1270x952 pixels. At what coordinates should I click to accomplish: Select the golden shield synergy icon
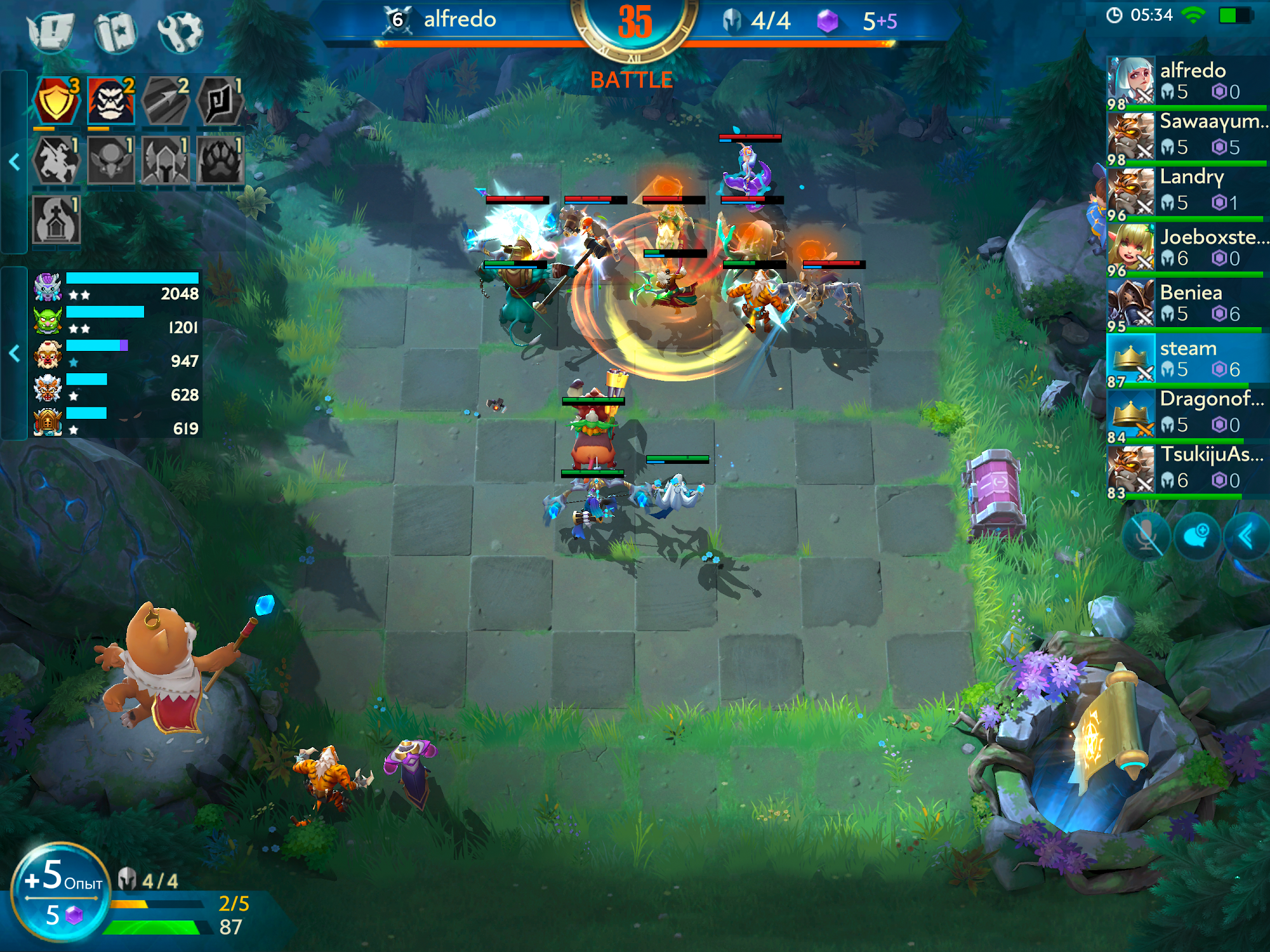tap(56, 101)
